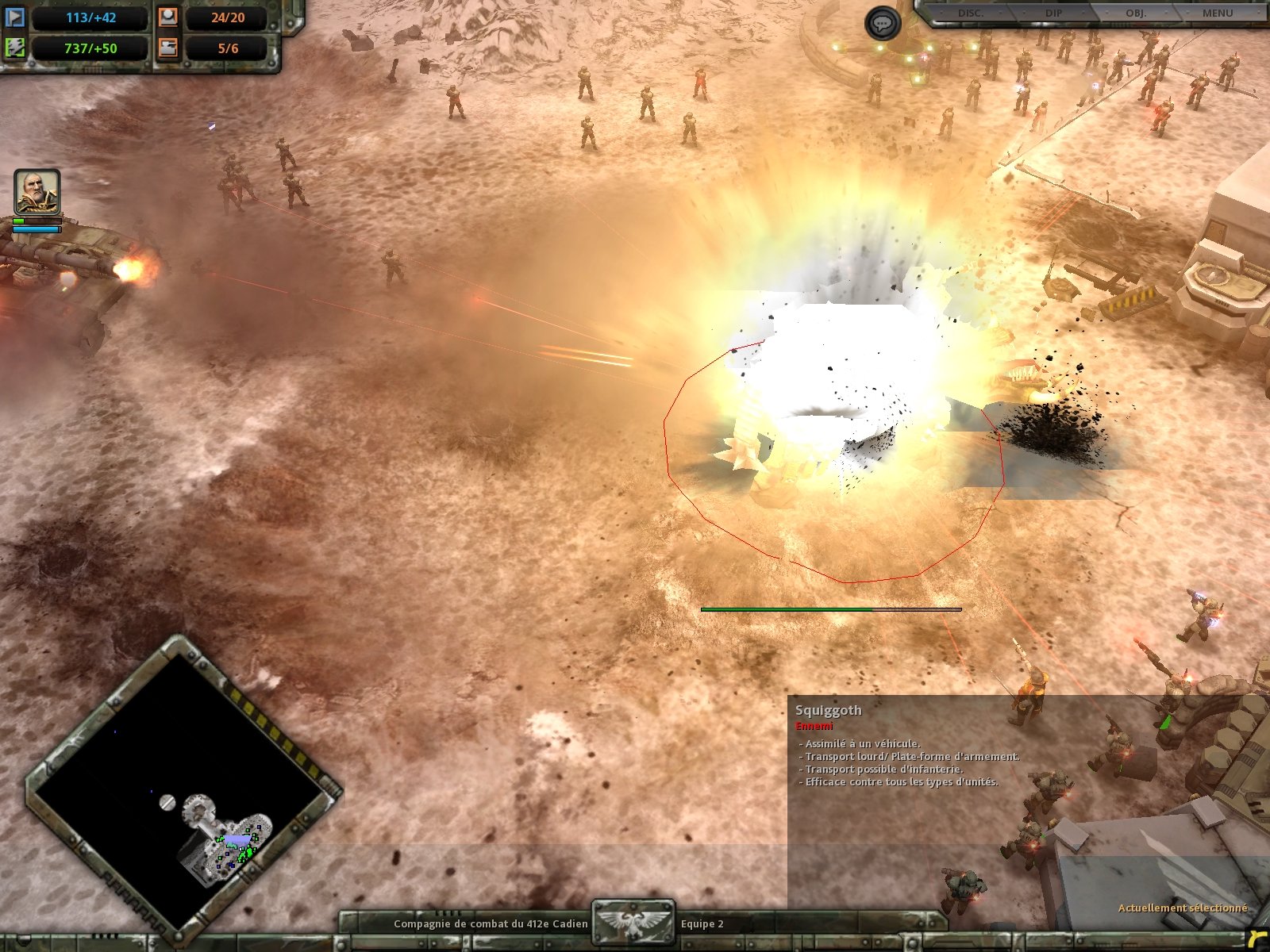Open the DIP diplomacy panel
The image size is (1270, 952).
click(1056, 13)
